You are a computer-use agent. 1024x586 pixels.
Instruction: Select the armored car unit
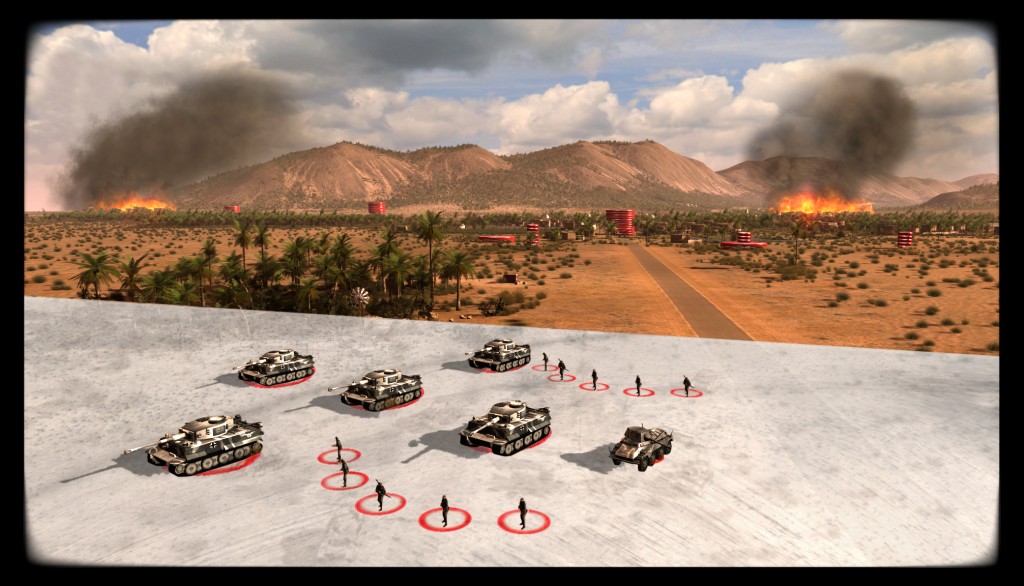click(x=640, y=446)
